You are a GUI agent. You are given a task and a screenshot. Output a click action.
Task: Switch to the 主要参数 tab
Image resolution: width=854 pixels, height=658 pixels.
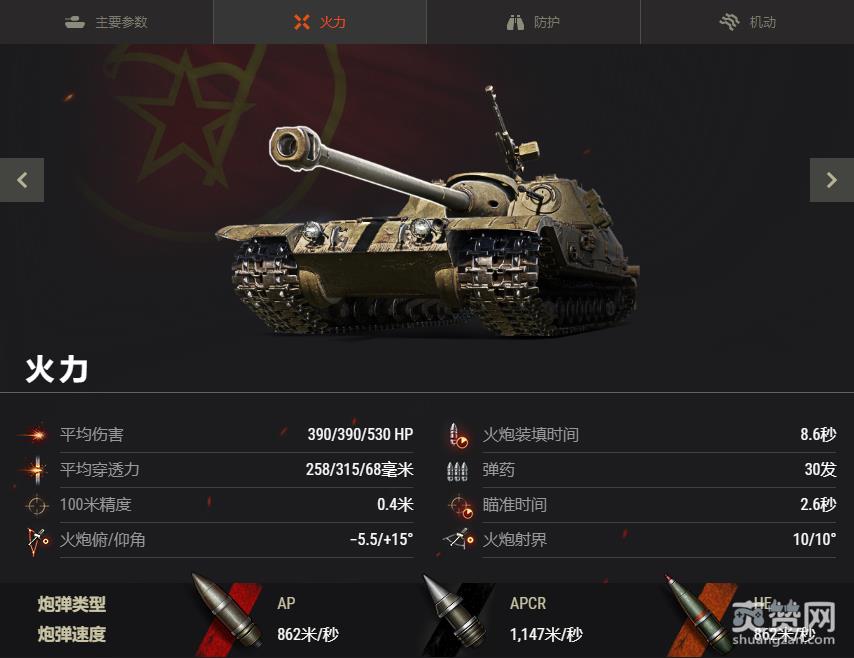[x=106, y=22]
